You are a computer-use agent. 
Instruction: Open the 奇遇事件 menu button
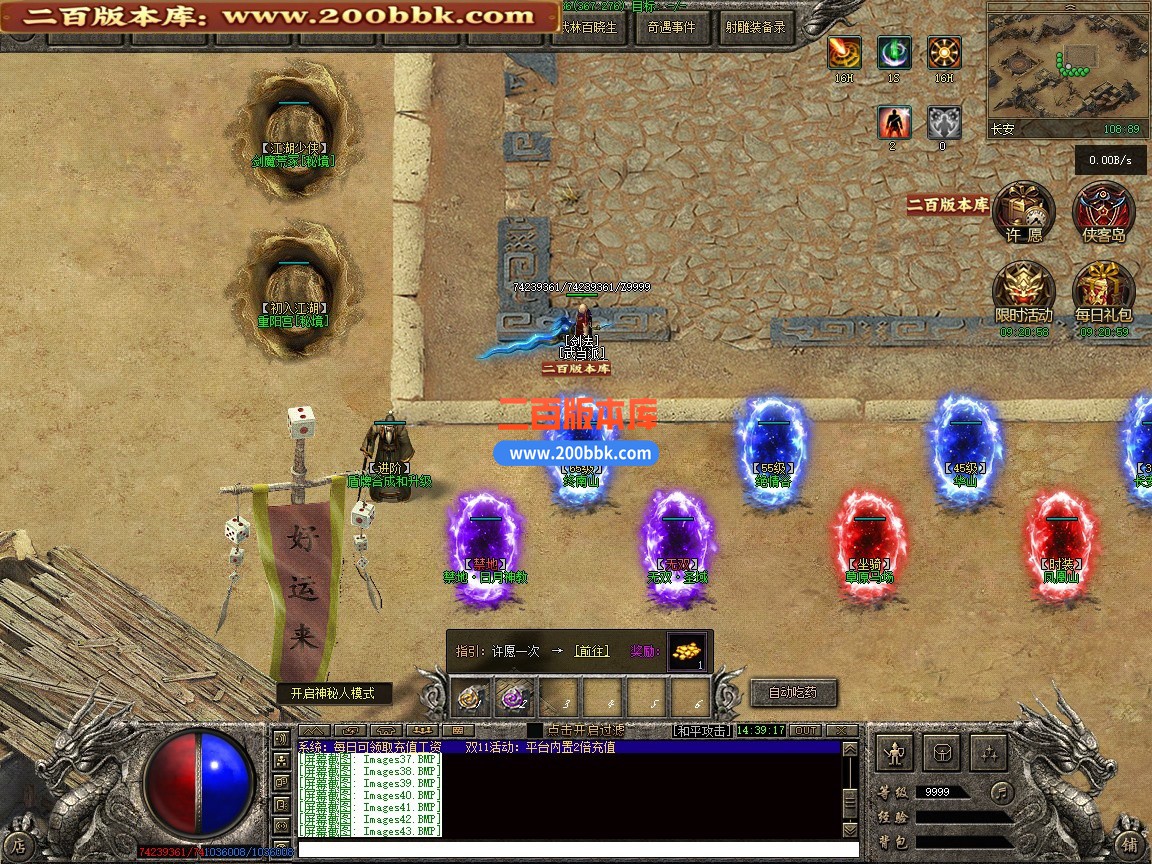671,28
